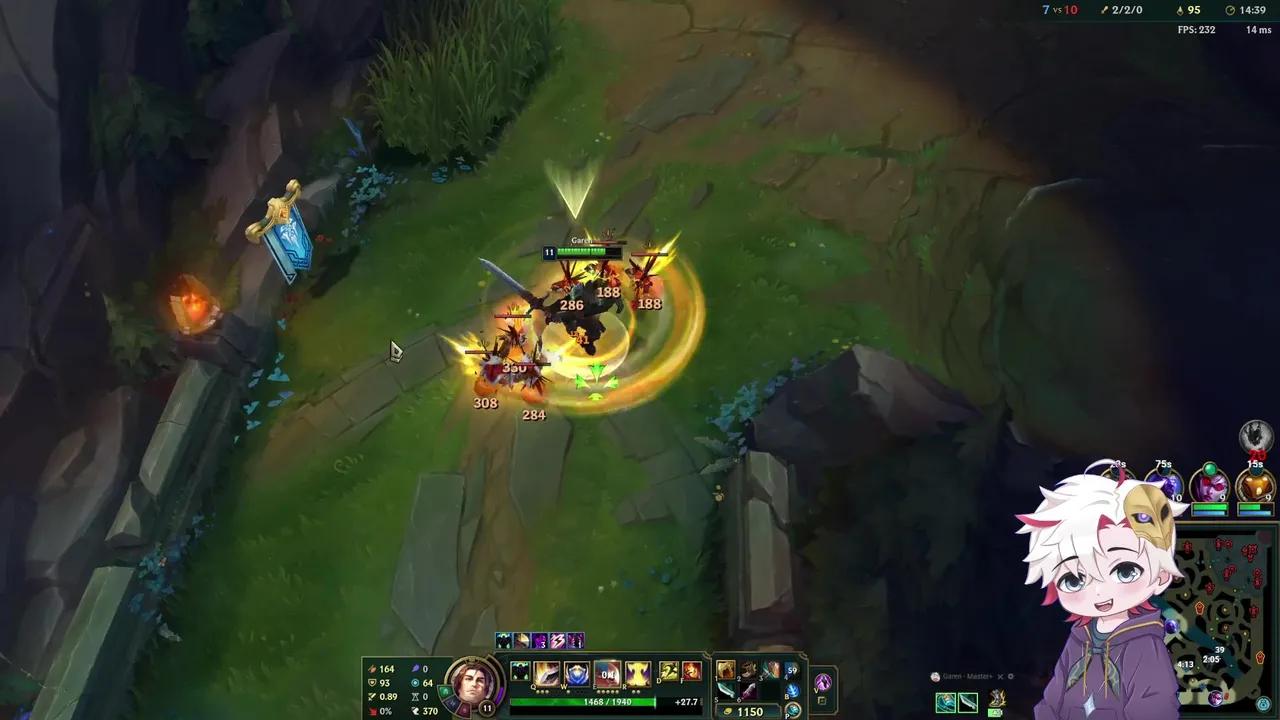Image resolution: width=1280 pixels, height=720 pixels.
Task: Open the gear settings on the Garen overlay
Action: 1011,676
